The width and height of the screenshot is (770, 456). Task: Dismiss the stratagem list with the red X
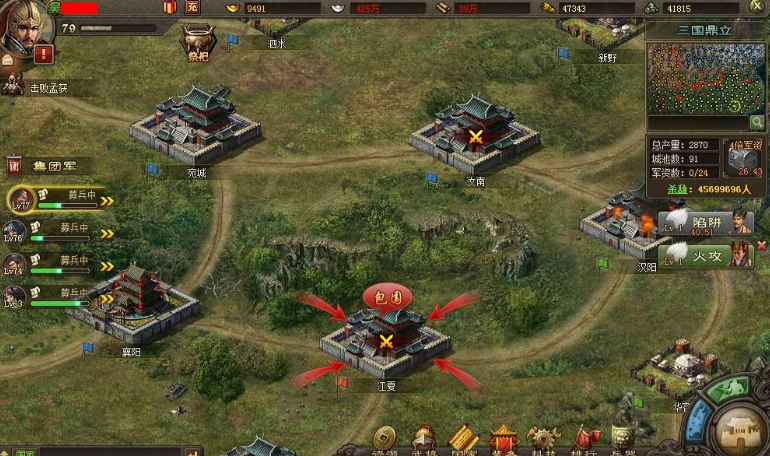click(x=762, y=245)
